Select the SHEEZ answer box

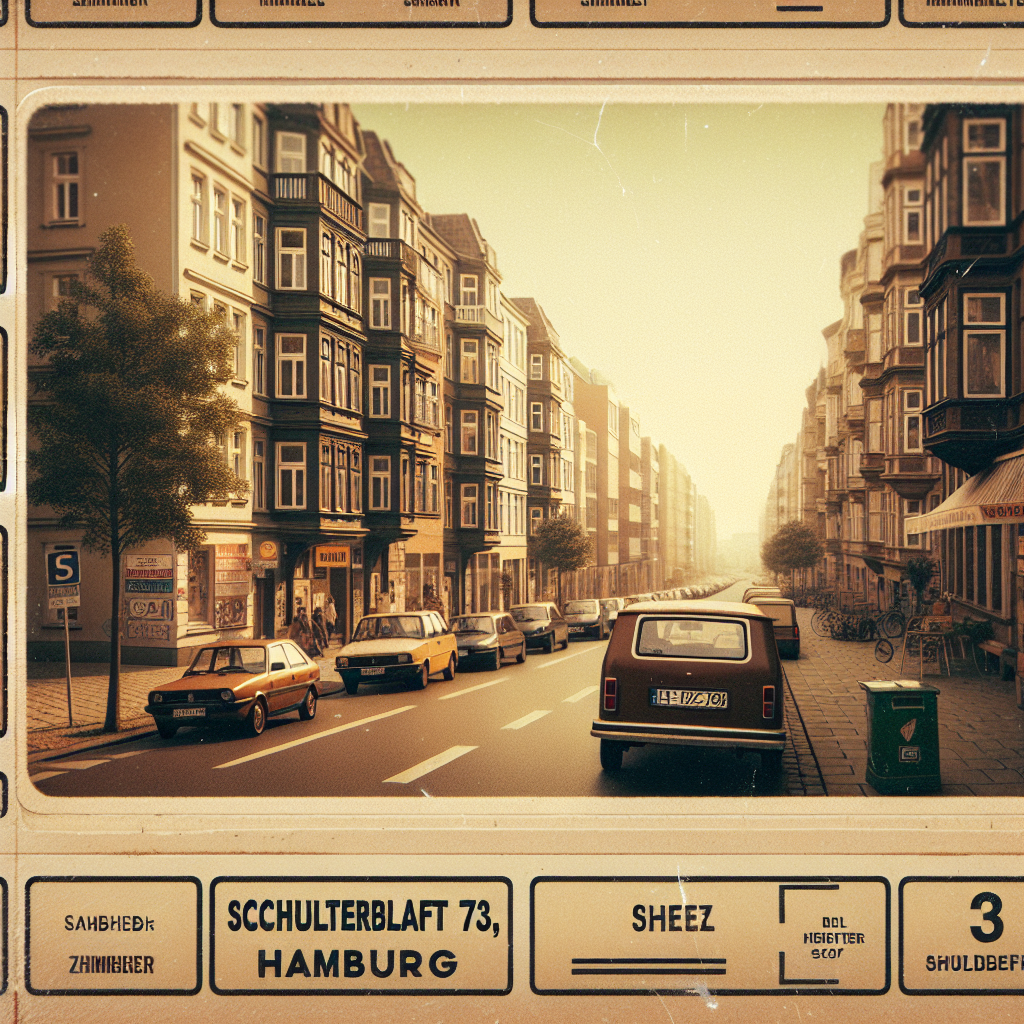coord(709,935)
